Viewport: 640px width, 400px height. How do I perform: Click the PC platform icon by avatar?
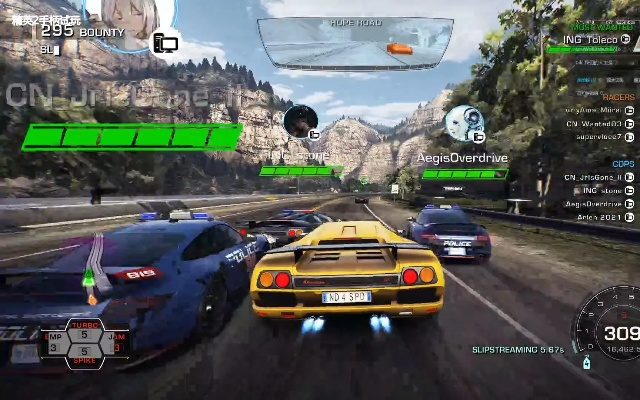point(165,43)
